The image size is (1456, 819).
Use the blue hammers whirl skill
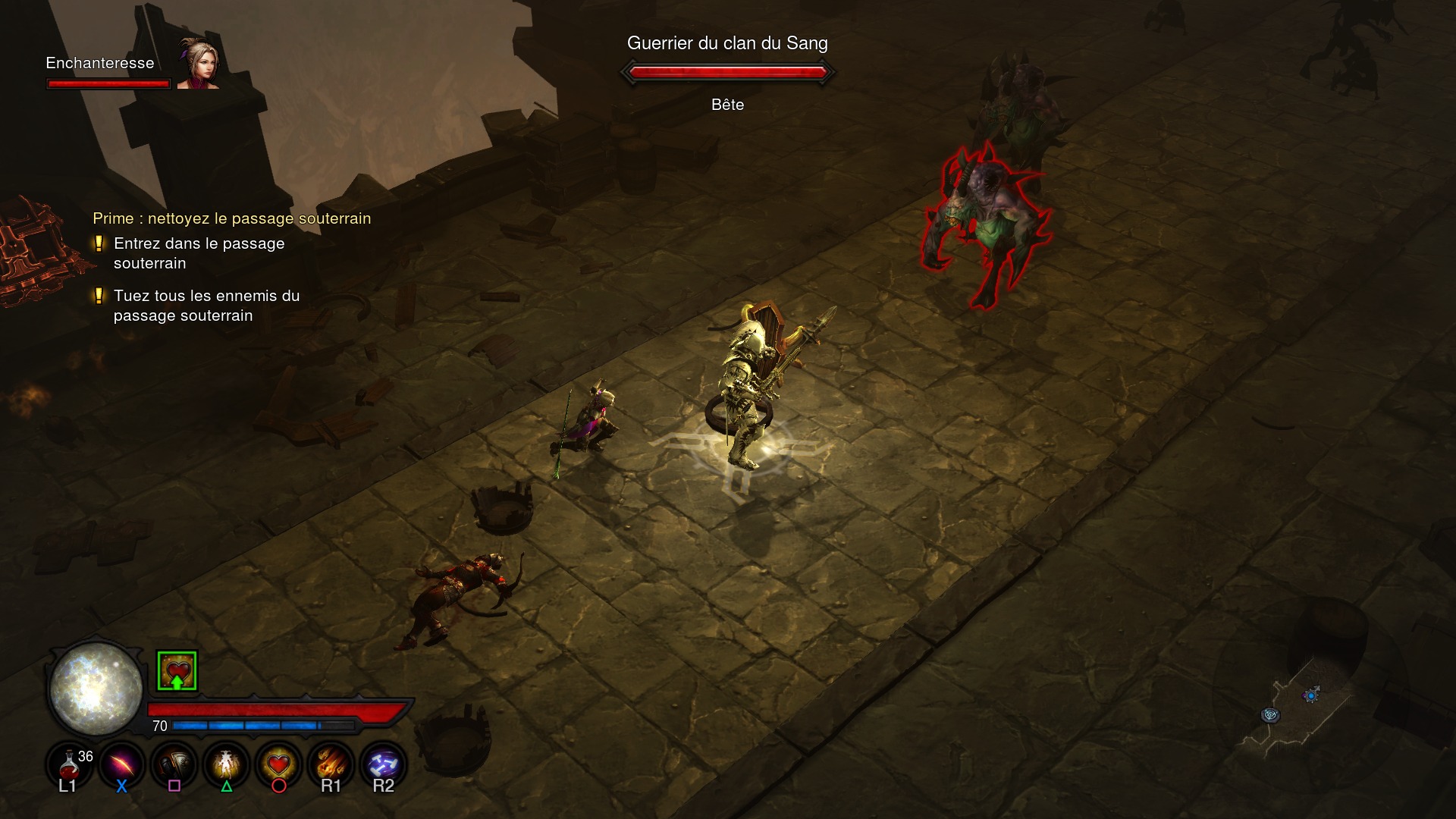coord(383,762)
